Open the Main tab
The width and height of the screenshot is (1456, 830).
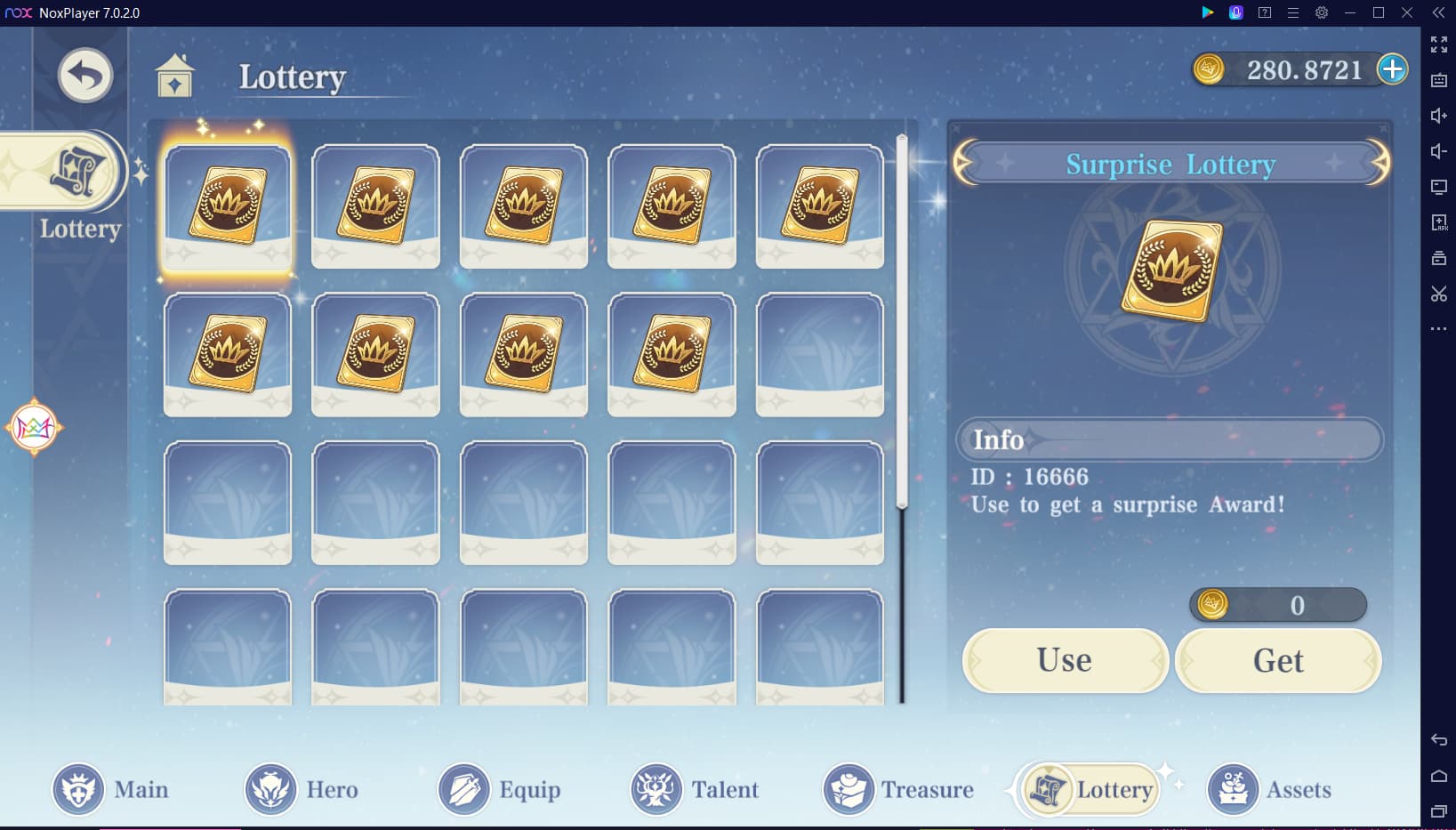point(110,789)
